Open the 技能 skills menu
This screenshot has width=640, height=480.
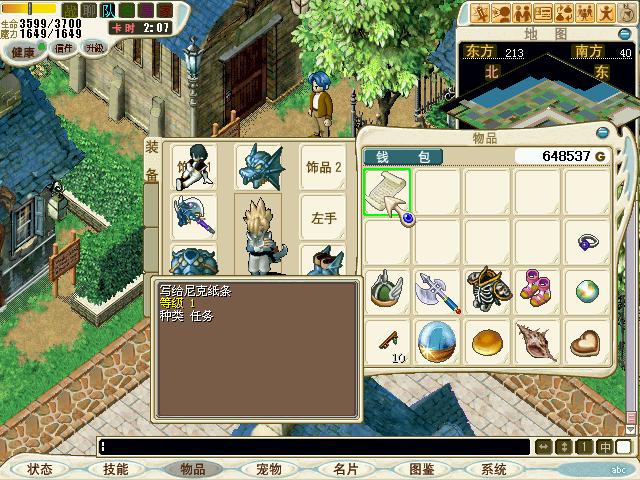tap(116, 469)
